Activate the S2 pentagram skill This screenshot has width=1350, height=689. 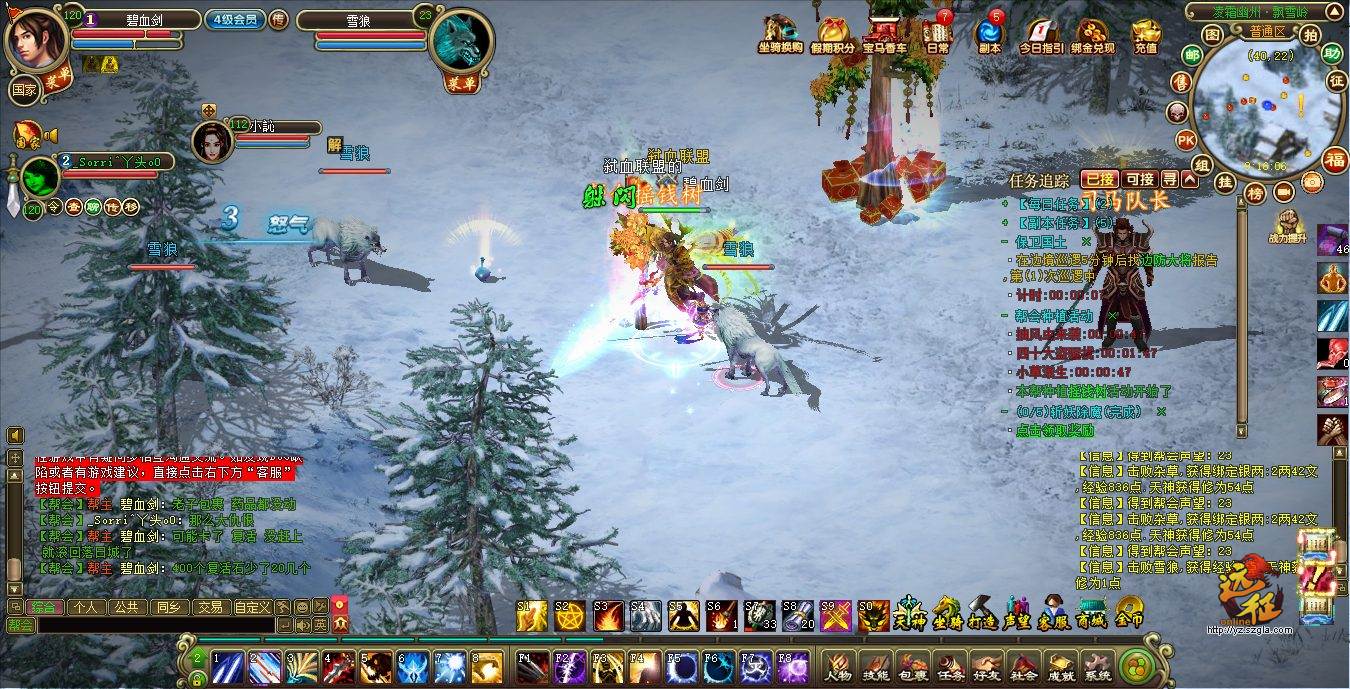(x=570, y=615)
